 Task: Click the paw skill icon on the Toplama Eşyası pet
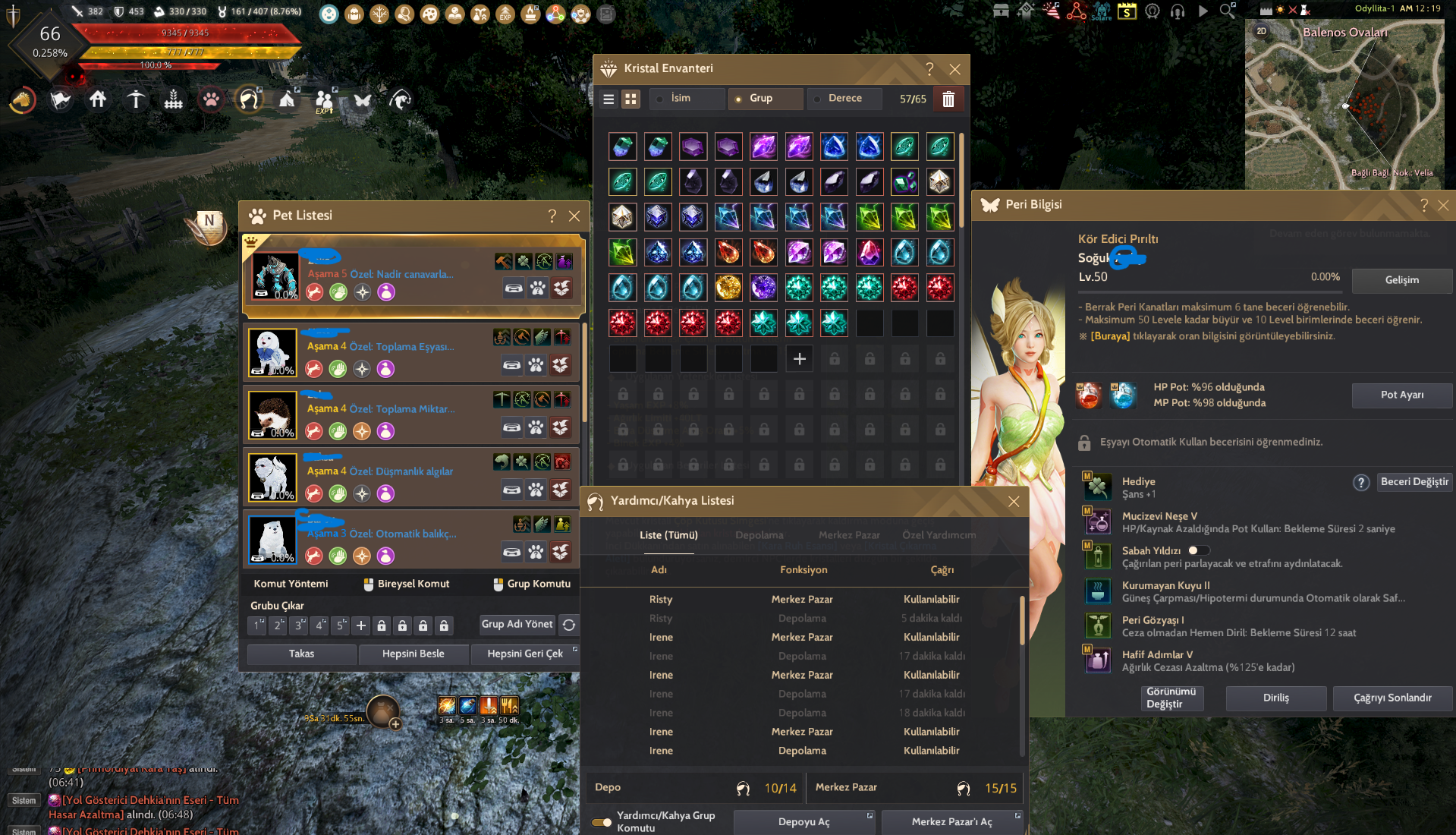pos(536,365)
